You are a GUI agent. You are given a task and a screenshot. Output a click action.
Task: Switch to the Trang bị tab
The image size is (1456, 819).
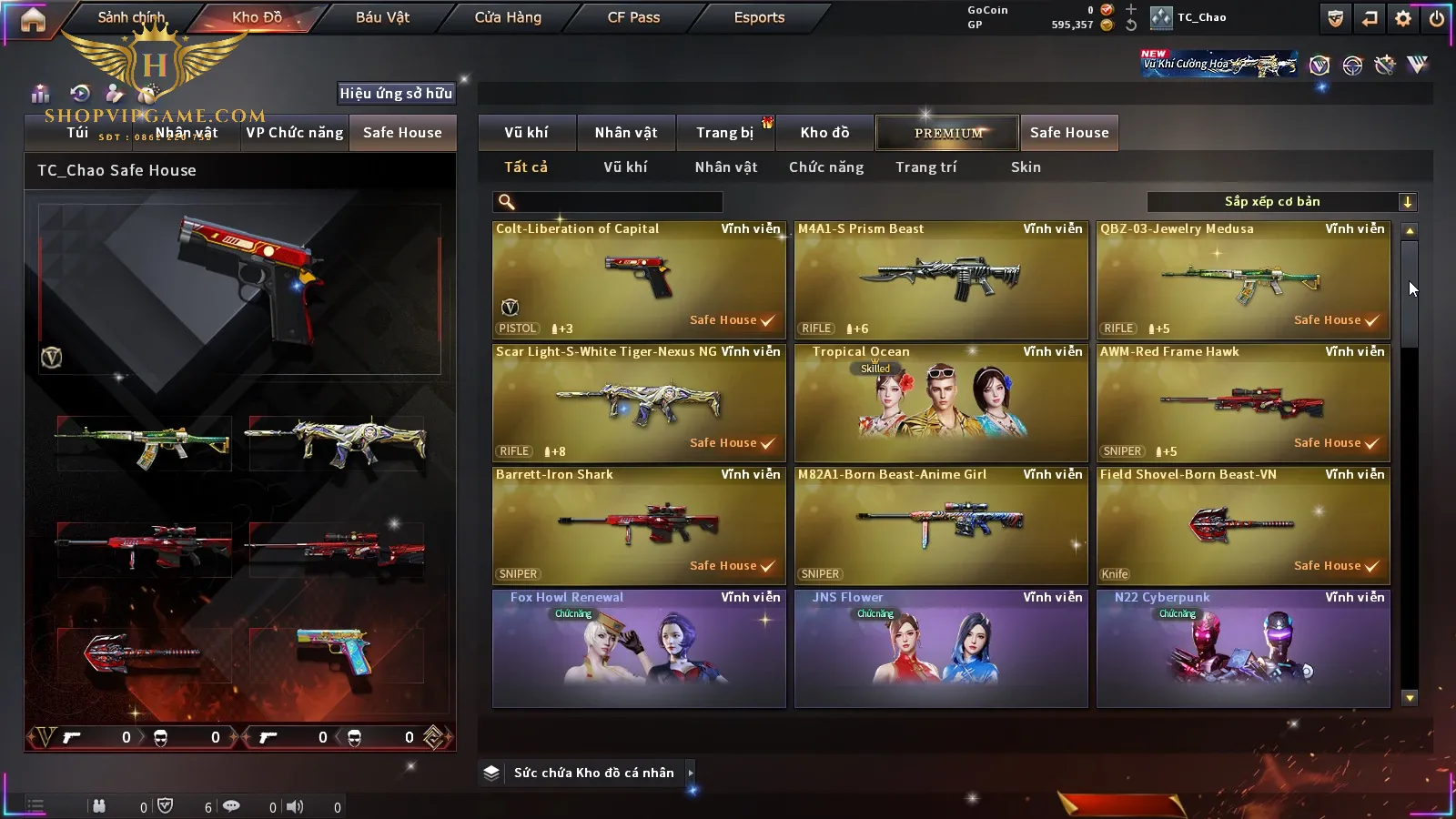pyautogui.click(x=724, y=133)
